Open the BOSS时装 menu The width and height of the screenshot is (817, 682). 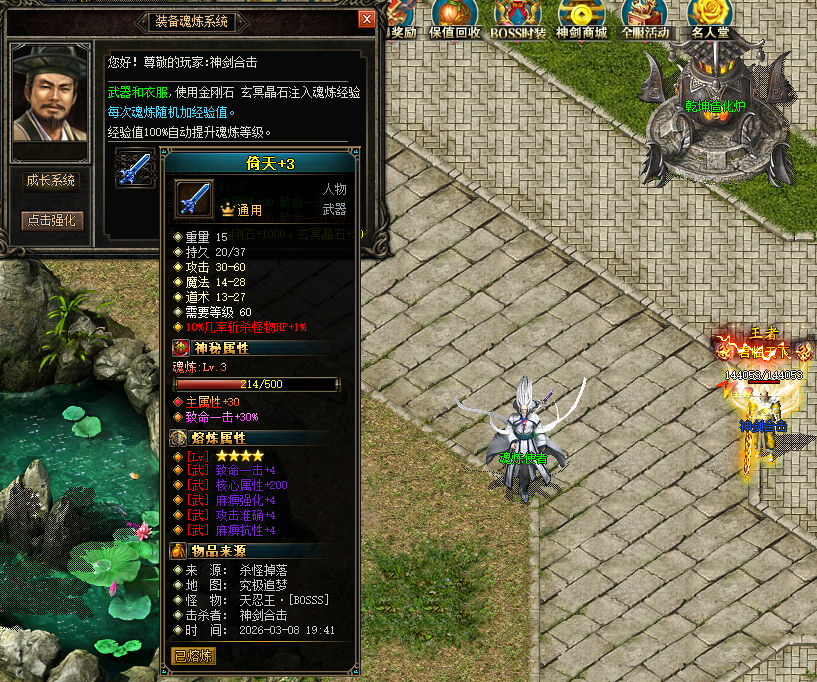point(518,19)
